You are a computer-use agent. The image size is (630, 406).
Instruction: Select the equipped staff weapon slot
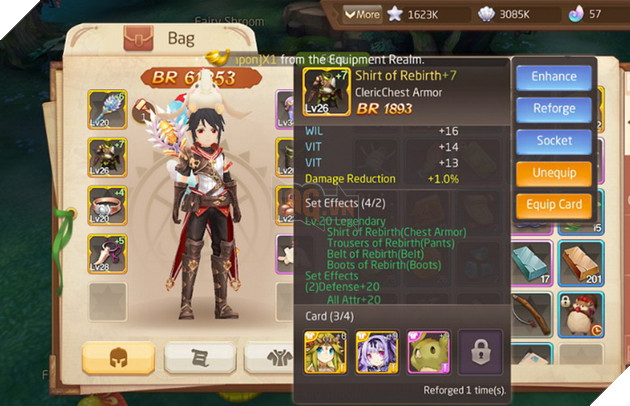(107, 110)
